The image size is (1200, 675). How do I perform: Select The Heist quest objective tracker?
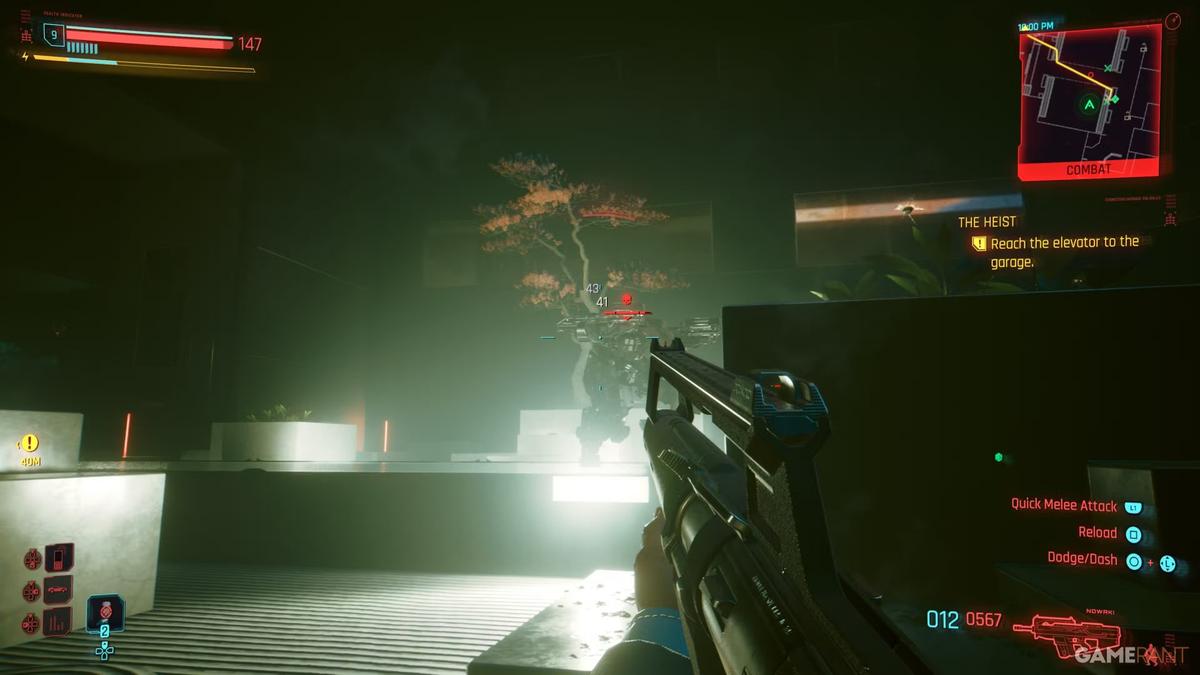[1052, 242]
